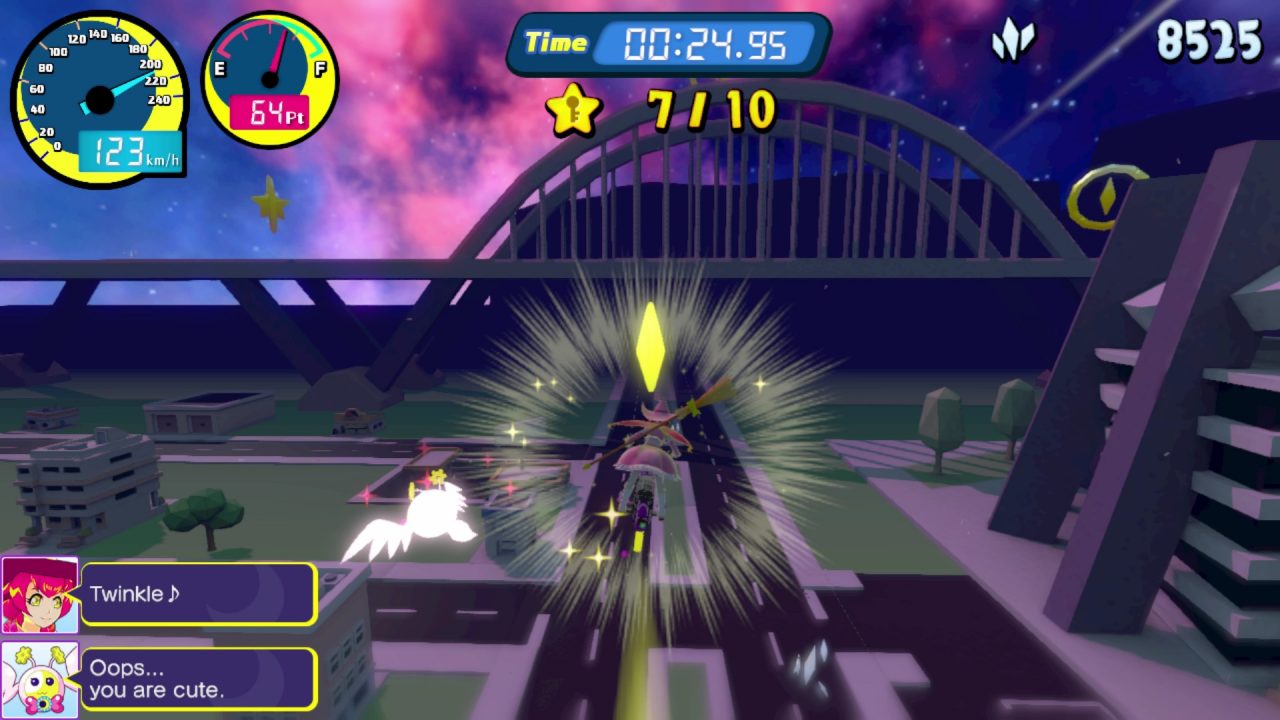Click the star key objective icon

click(x=573, y=109)
